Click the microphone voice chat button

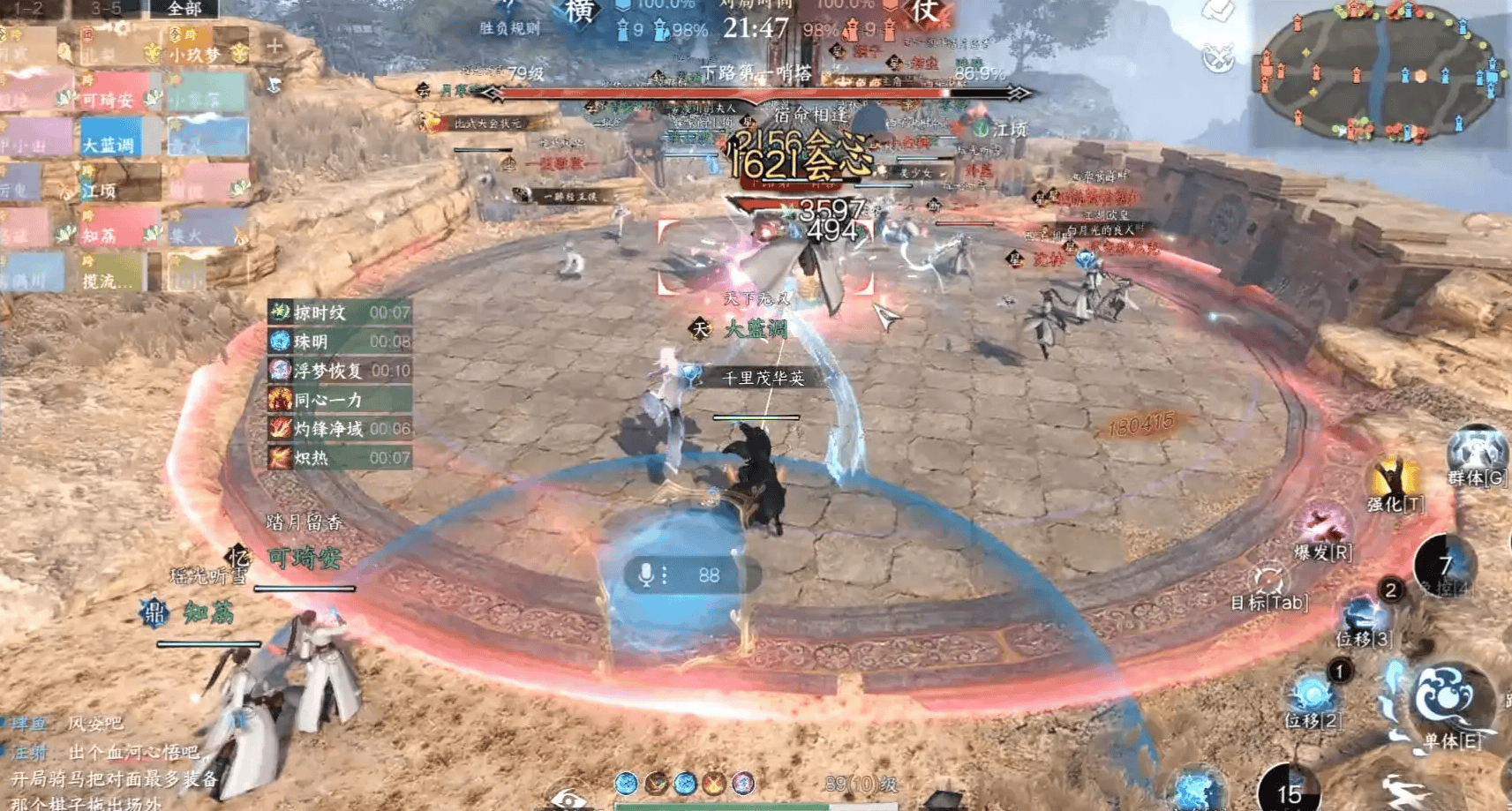pyautogui.click(x=646, y=575)
